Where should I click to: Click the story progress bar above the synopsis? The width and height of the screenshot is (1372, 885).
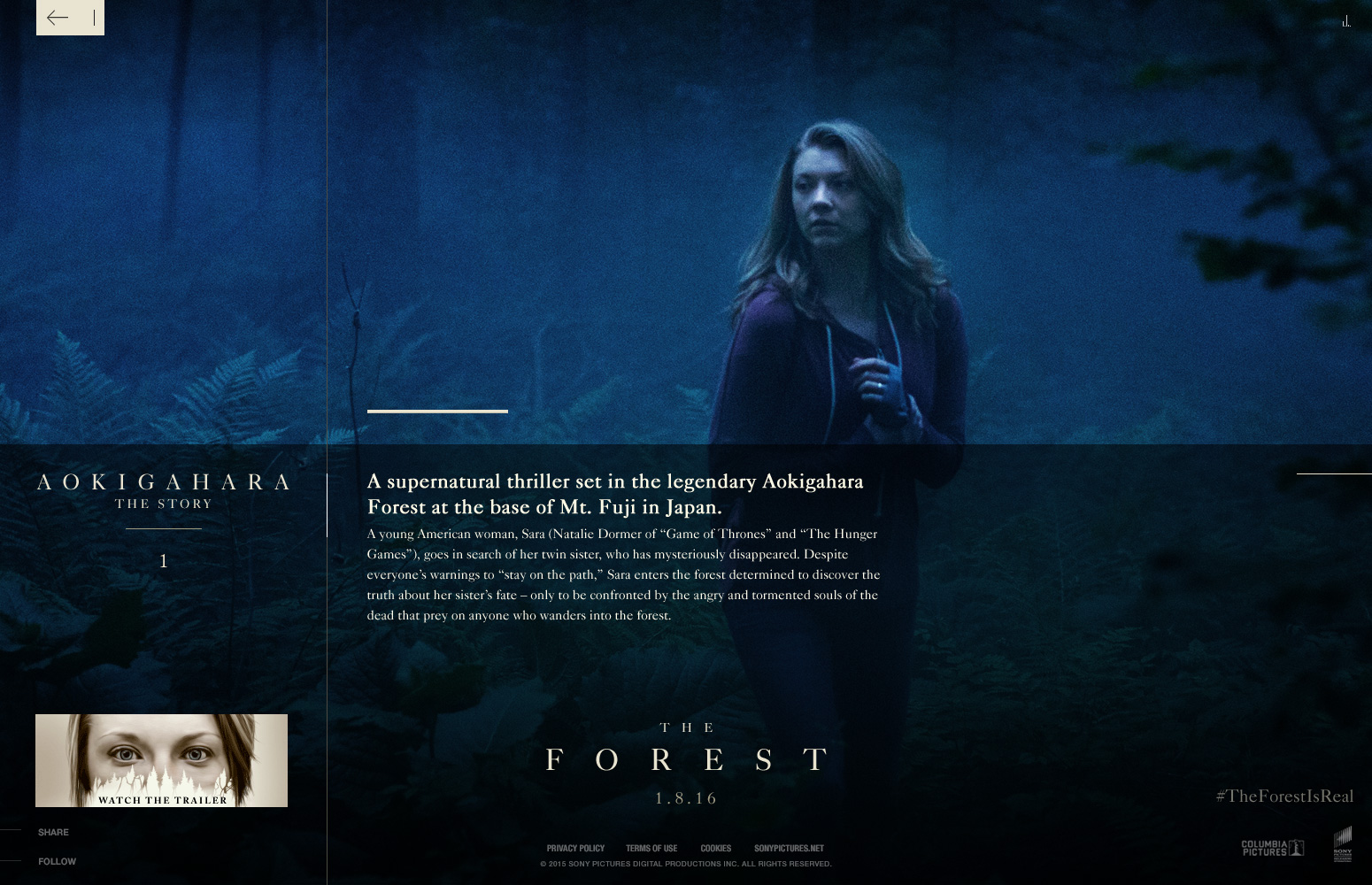point(437,411)
